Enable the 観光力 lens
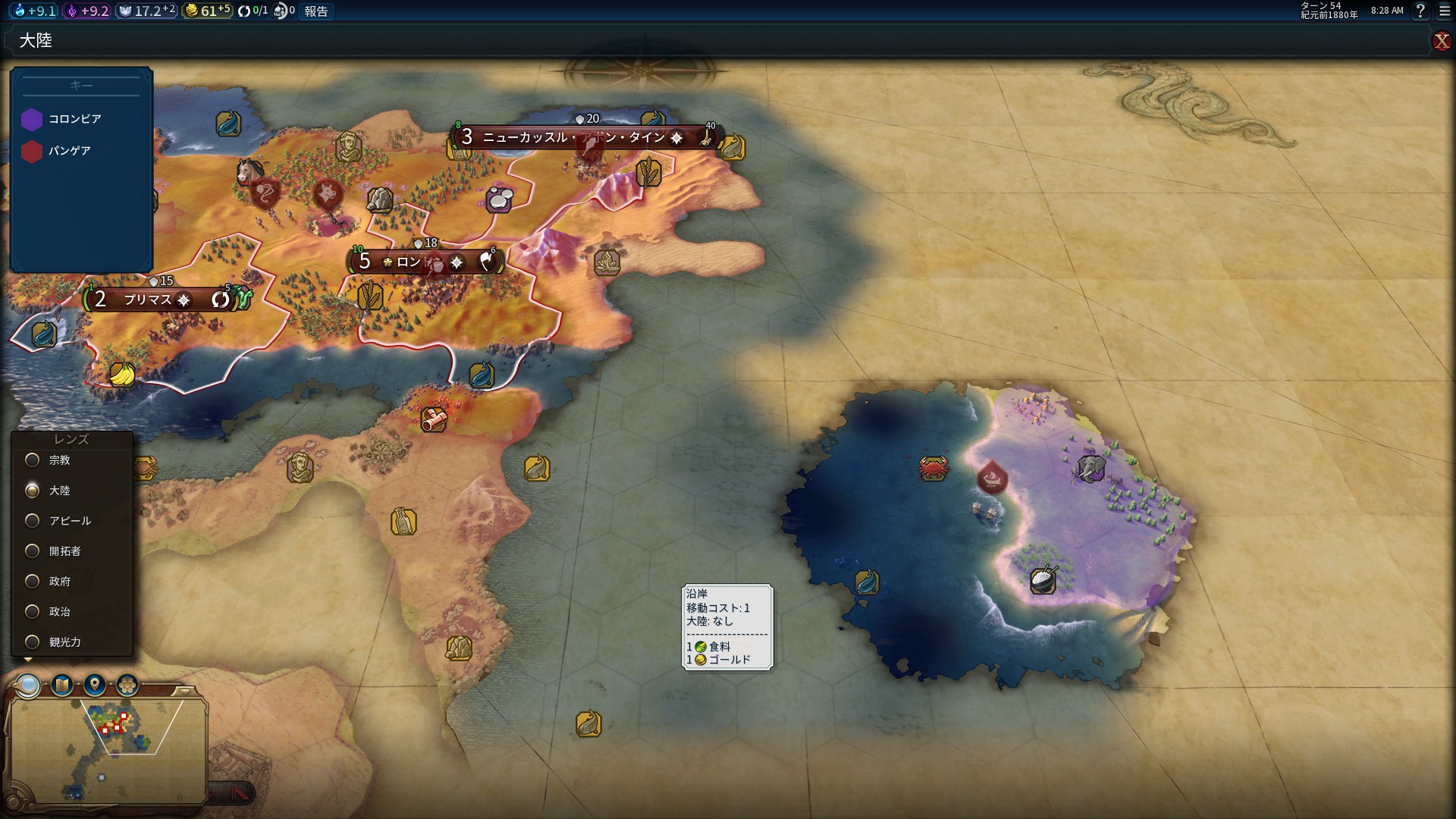 click(x=33, y=642)
